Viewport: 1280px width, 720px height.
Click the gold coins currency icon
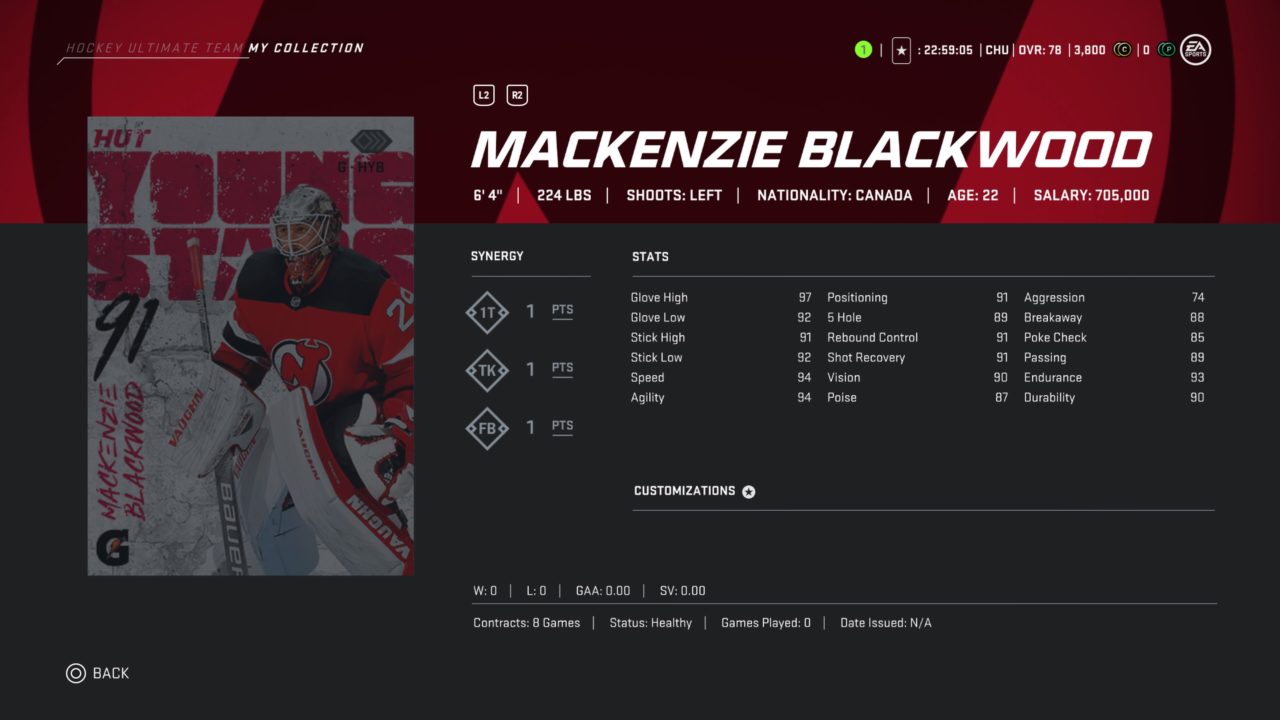pyautogui.click(x=1122, y=50)
